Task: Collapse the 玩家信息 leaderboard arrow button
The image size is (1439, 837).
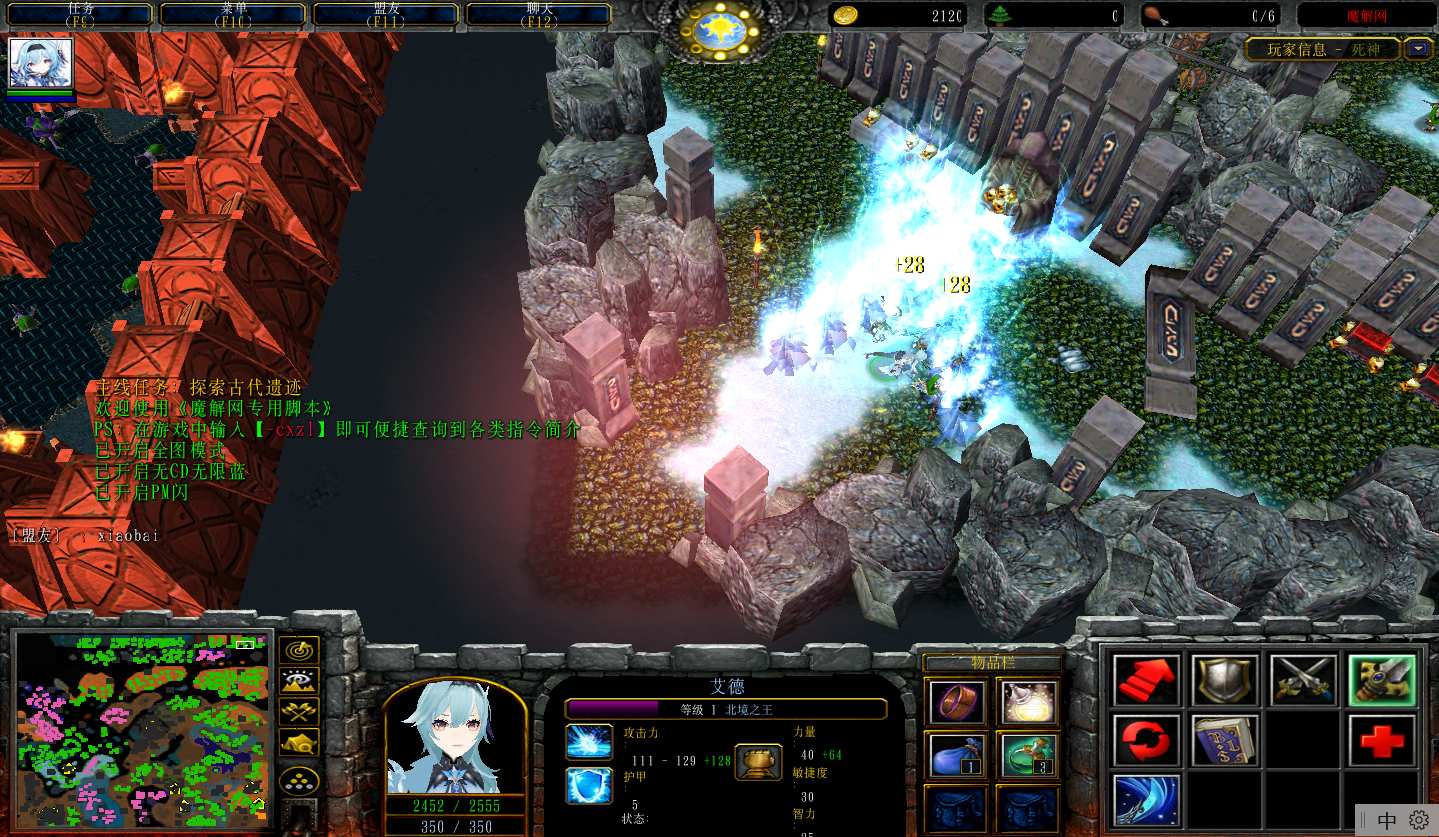Action: point(1418,48)
